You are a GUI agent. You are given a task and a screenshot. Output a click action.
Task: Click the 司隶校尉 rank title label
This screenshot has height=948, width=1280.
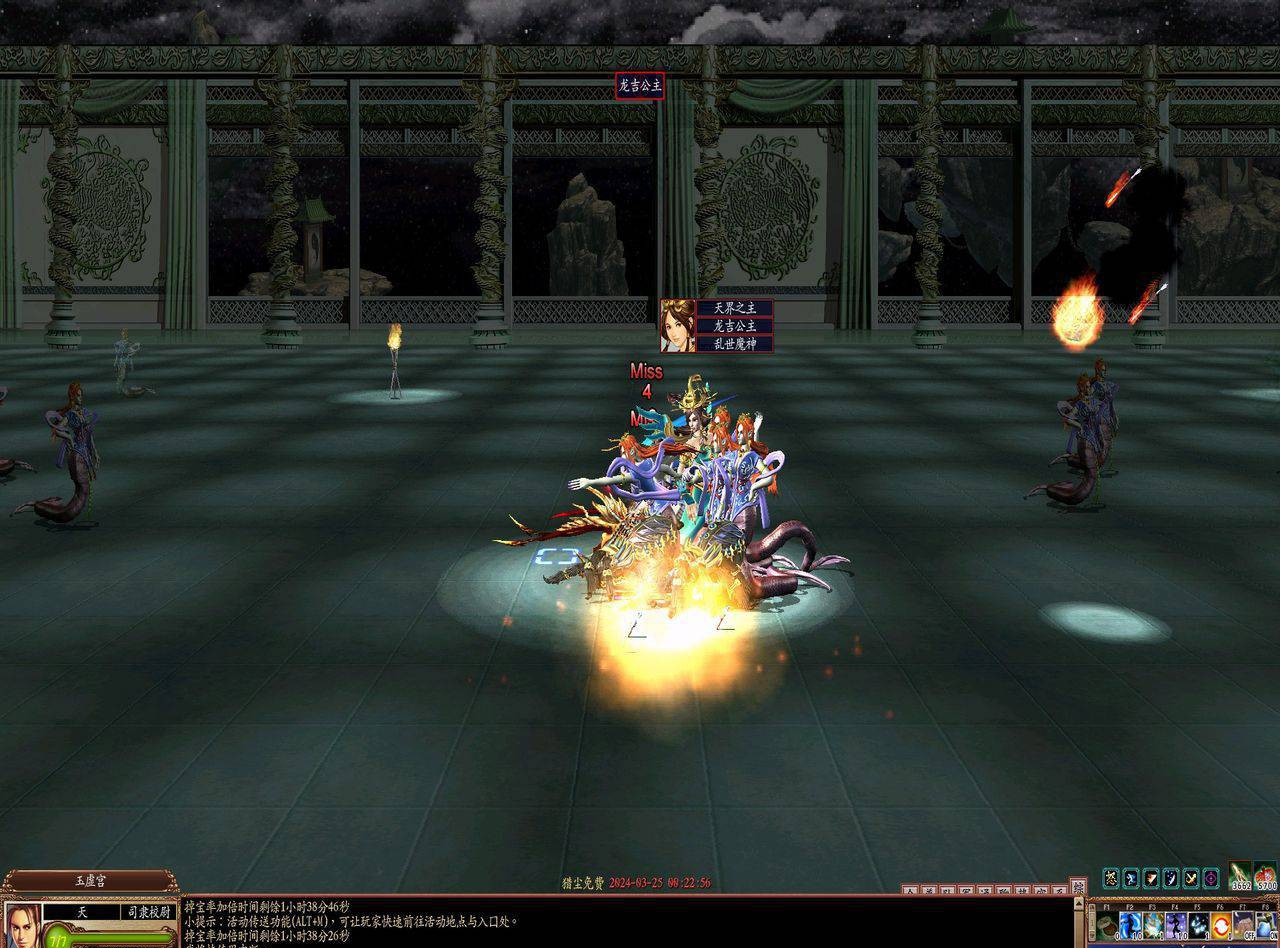(x=148, y=912)
